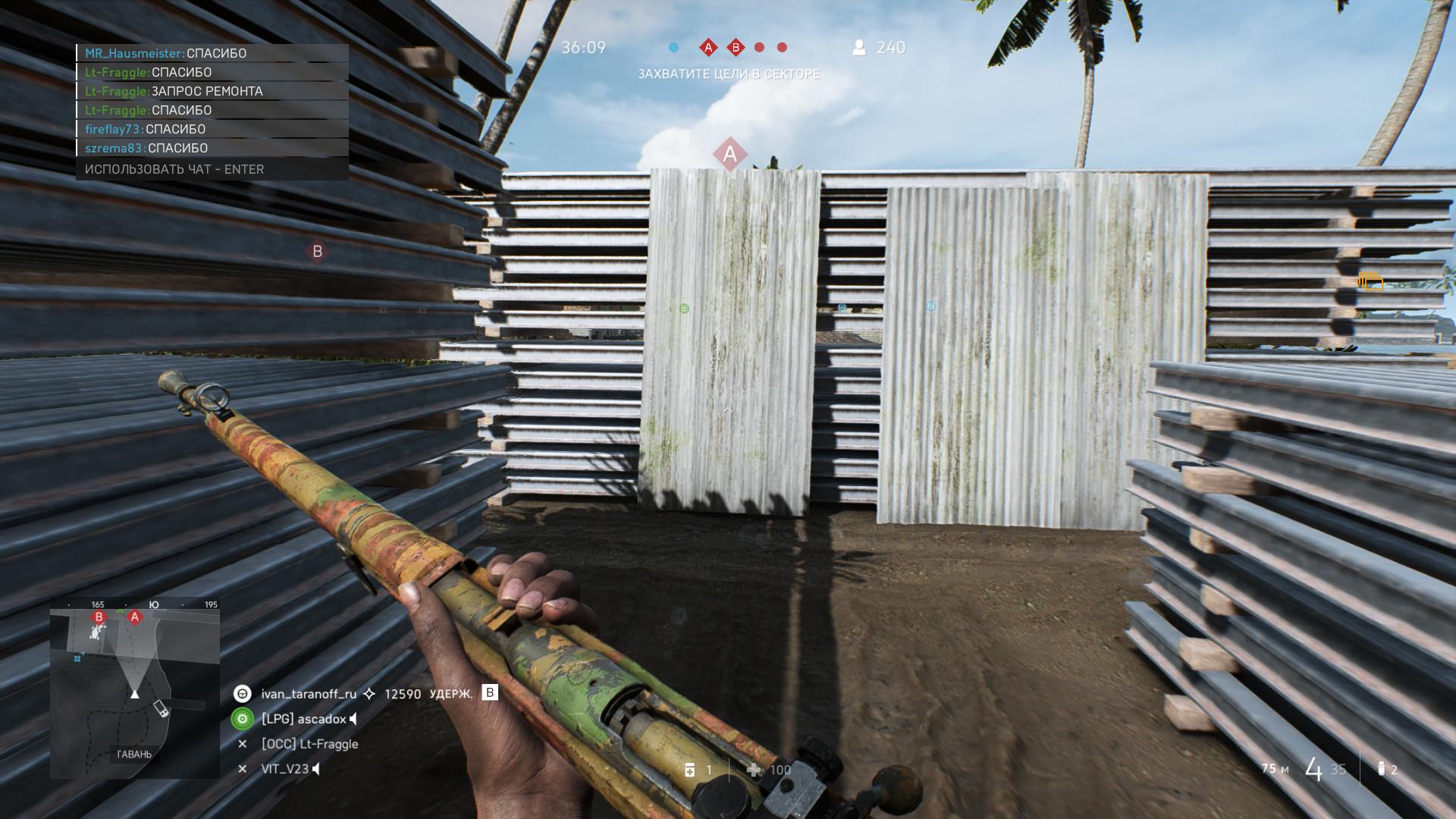Click the A objective marker on minimap
Viewport: 1456px width, 819px height.
tap(135, 617)
